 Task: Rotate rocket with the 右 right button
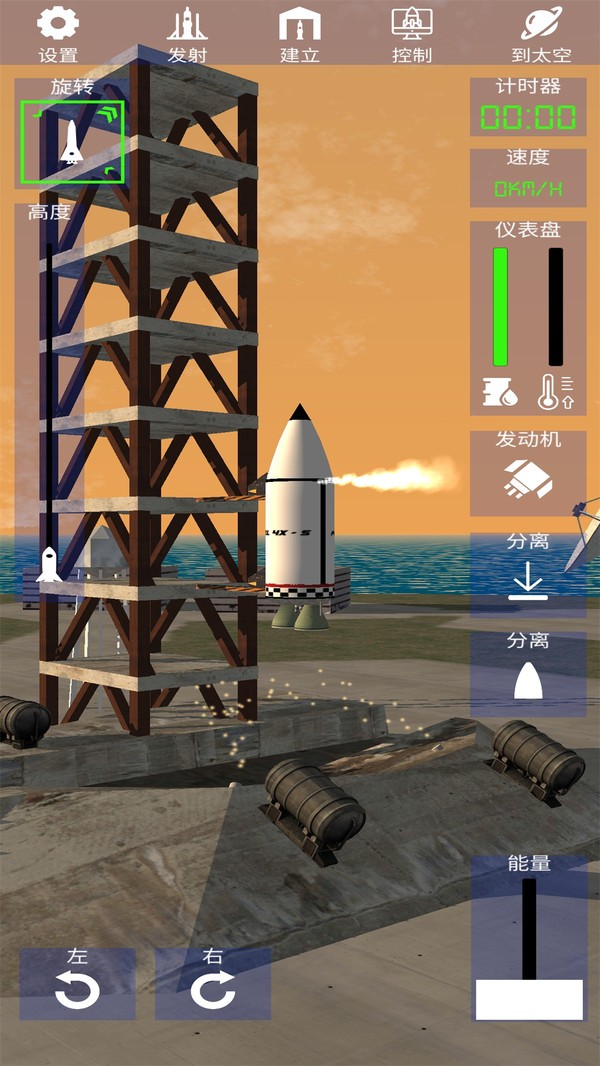[x=213, y=984]
